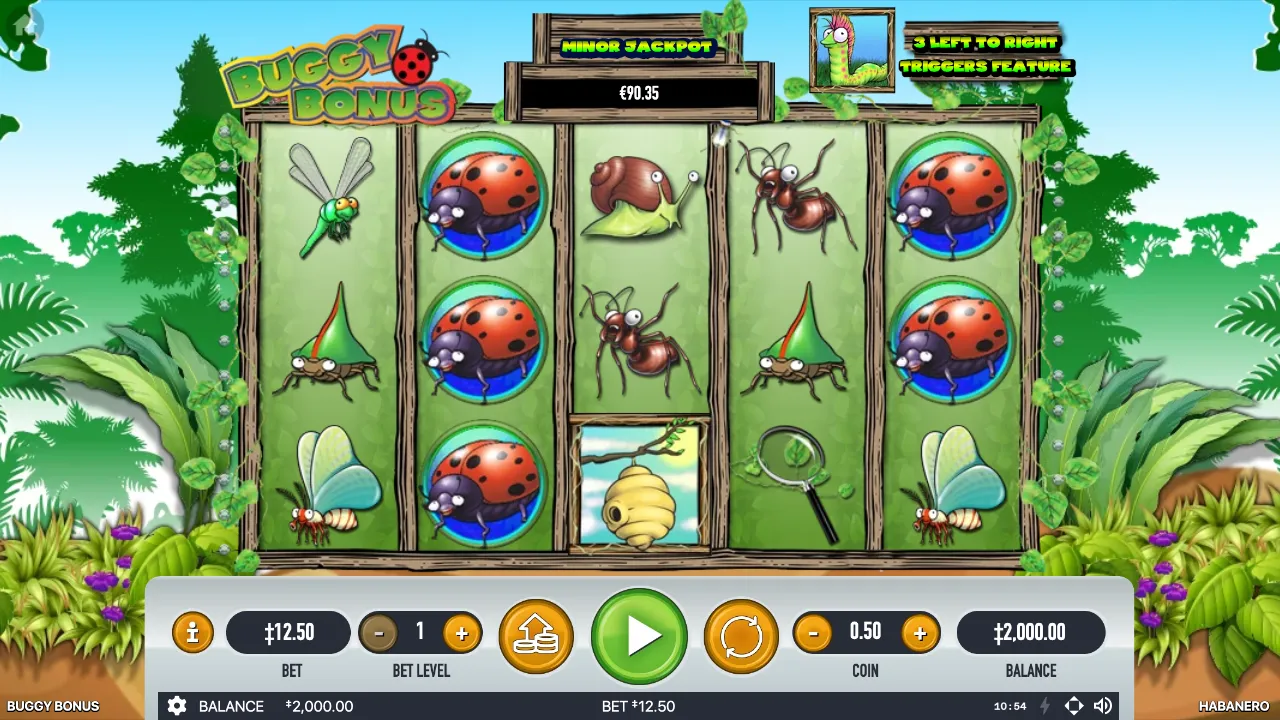Increase coin value with the plus button
Viewport: 1280px width, 720px height.
click(x=919, y=632)
